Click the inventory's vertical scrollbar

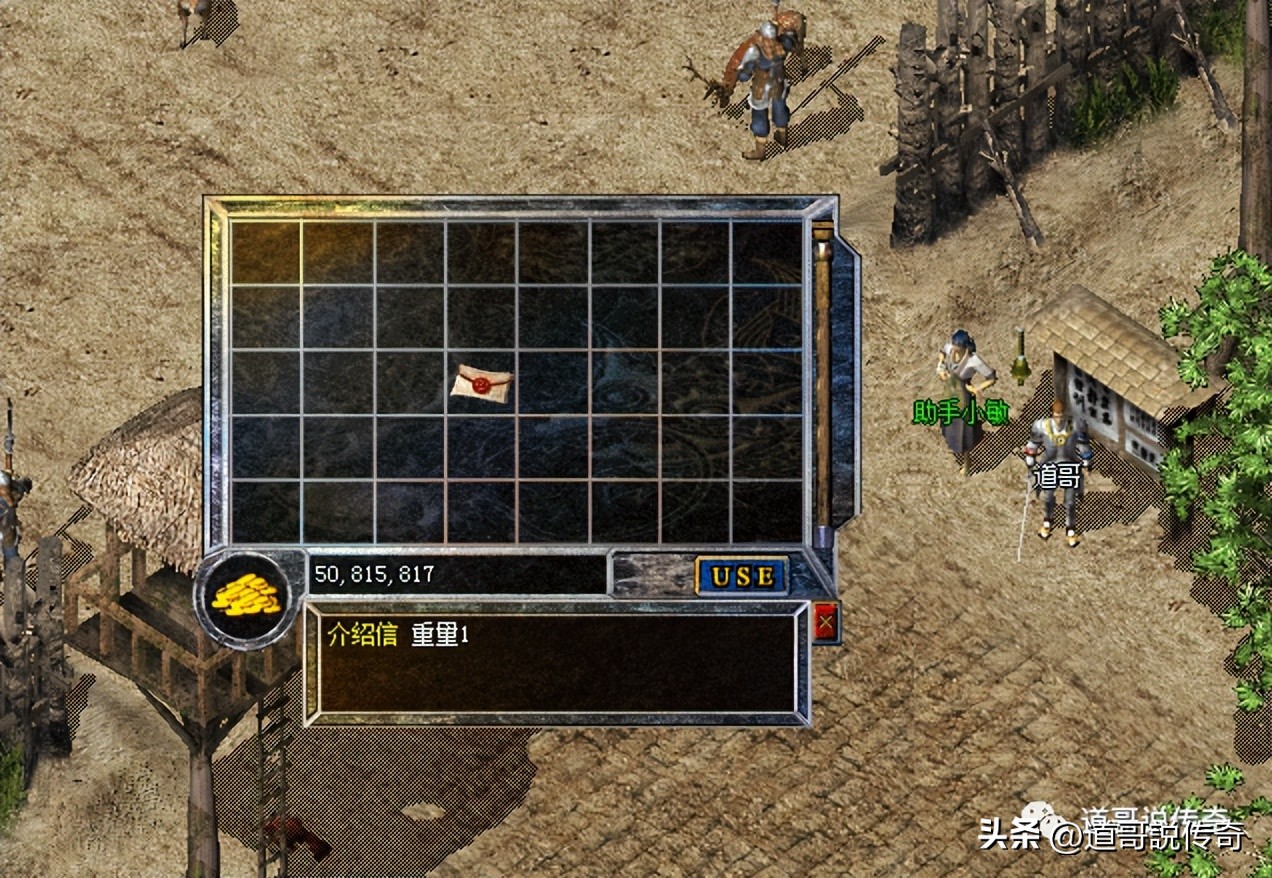tap(822, 380)
